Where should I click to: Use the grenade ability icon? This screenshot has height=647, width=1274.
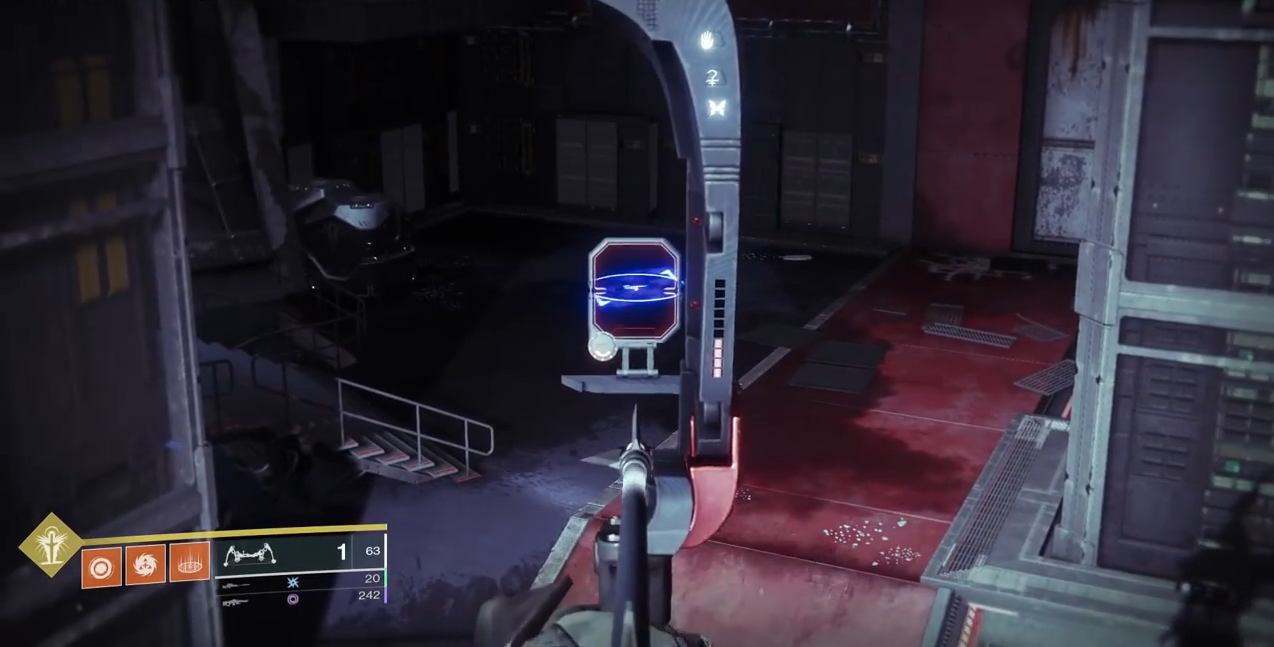click(x=101, y=567)
